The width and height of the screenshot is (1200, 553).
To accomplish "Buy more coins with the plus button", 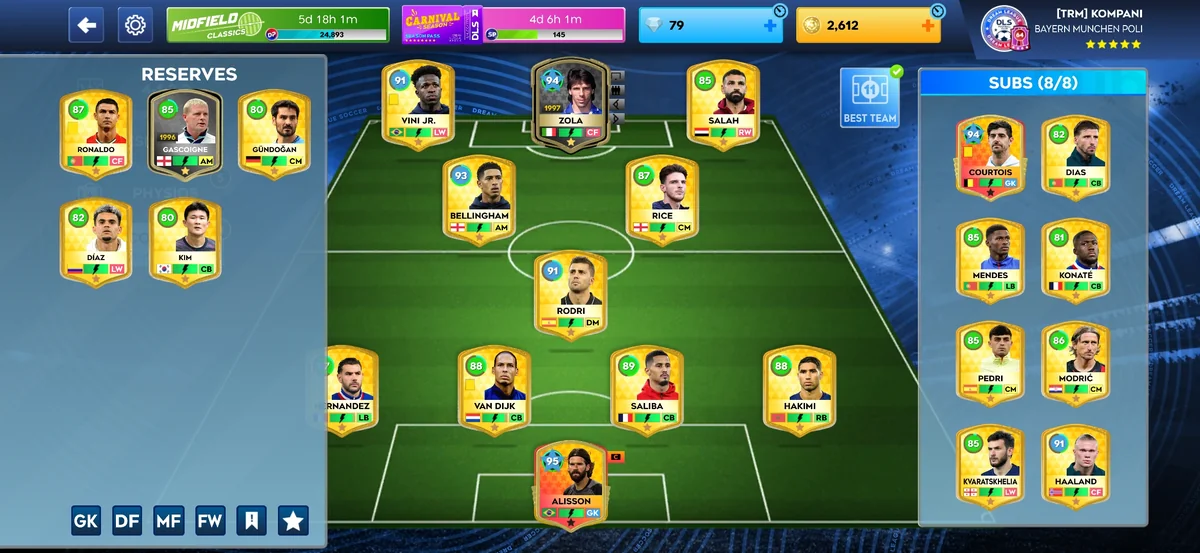I will 928,26.
